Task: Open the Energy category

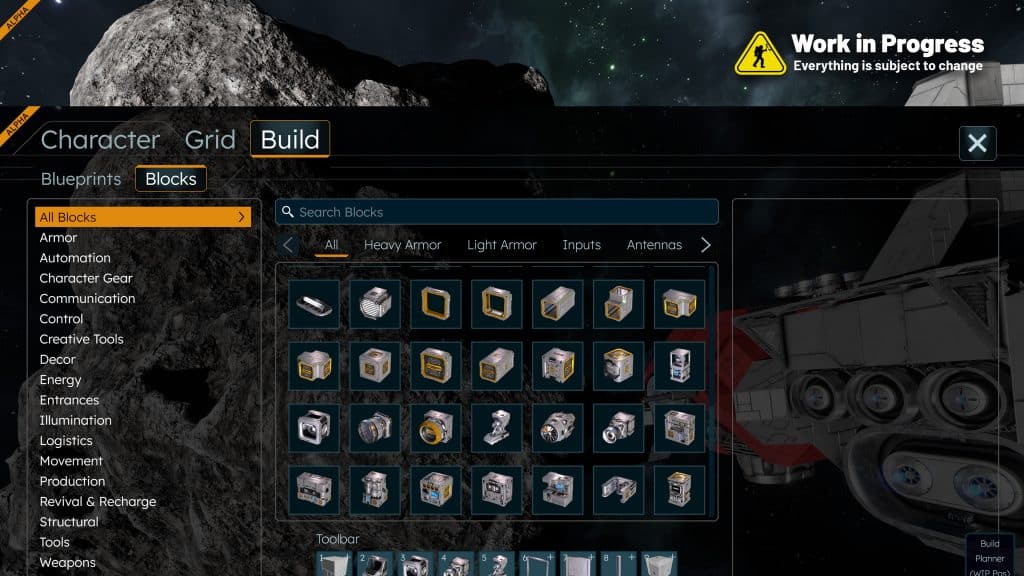Action: tap(60, 380)
